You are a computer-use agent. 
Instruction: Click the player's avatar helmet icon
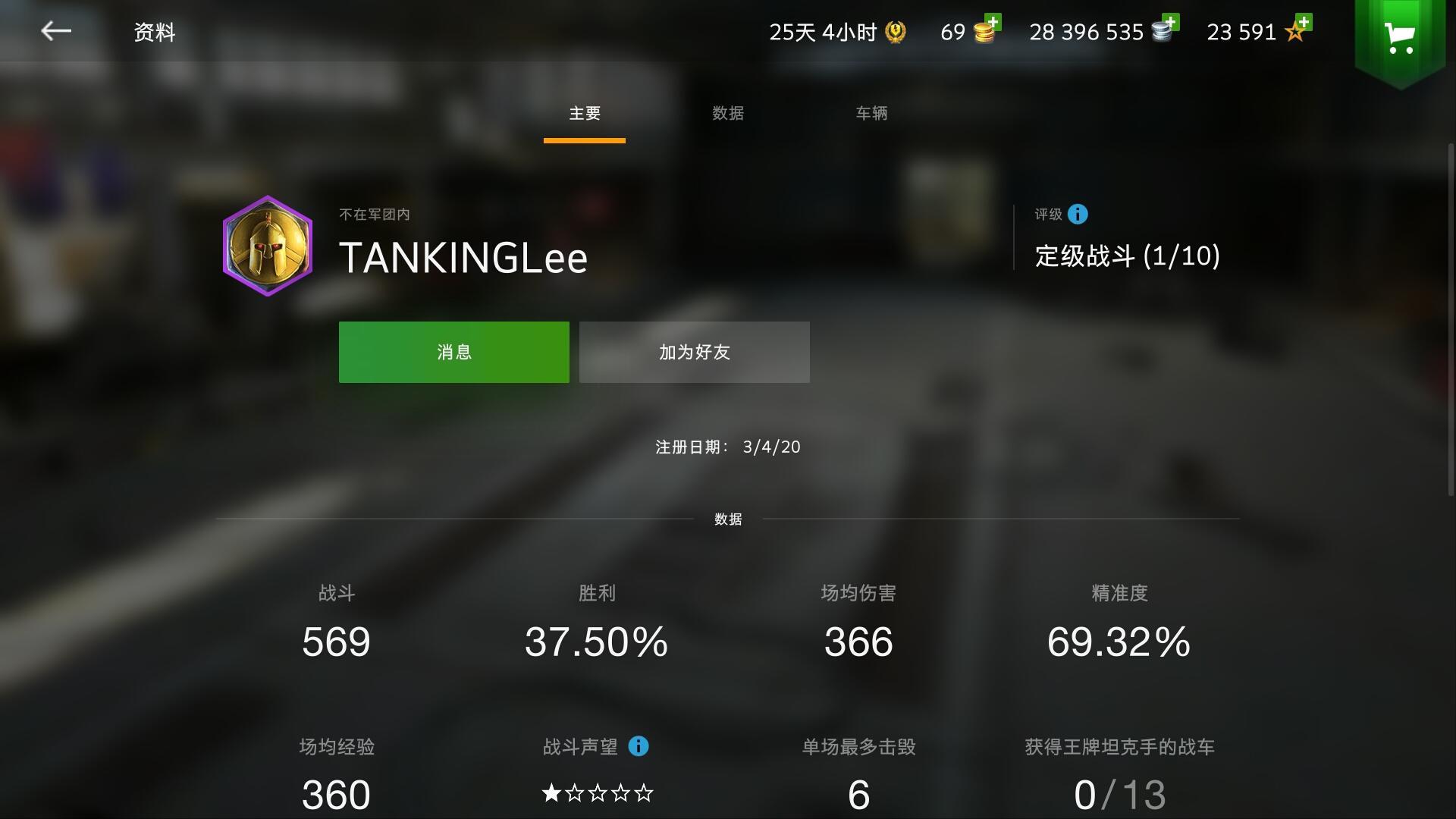pyautogui.click(x=267, y=245)
